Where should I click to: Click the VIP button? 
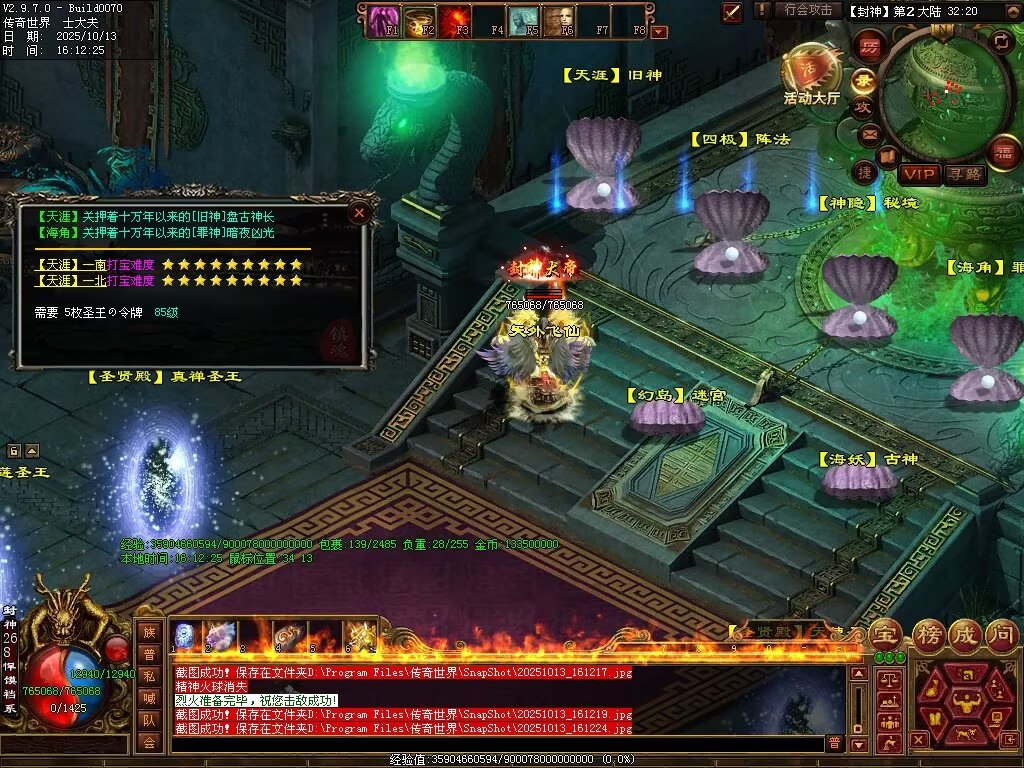pos(917,174)
